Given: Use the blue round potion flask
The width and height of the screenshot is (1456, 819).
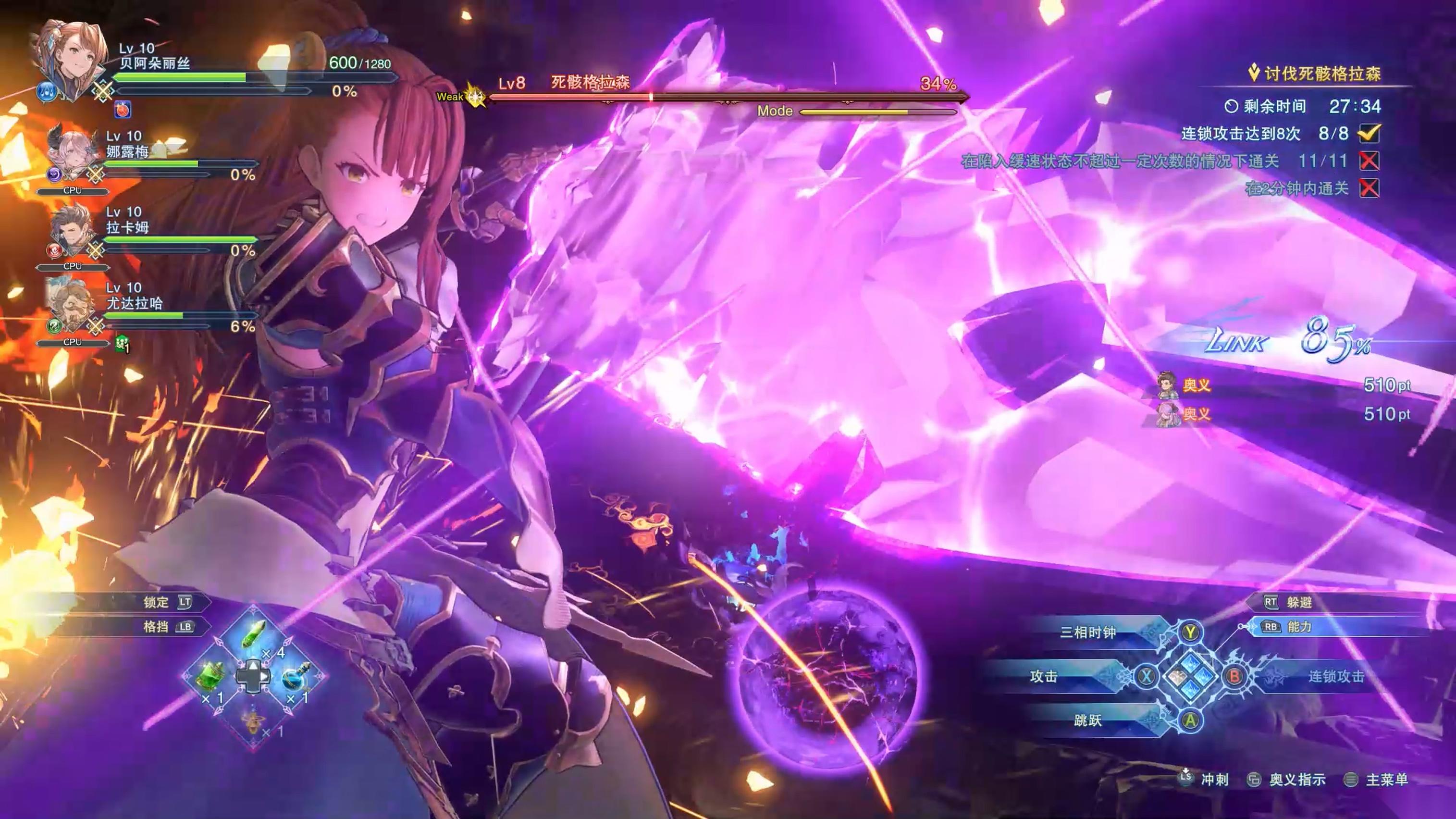Looking at the screenshot, I should (x=296, y=676).
